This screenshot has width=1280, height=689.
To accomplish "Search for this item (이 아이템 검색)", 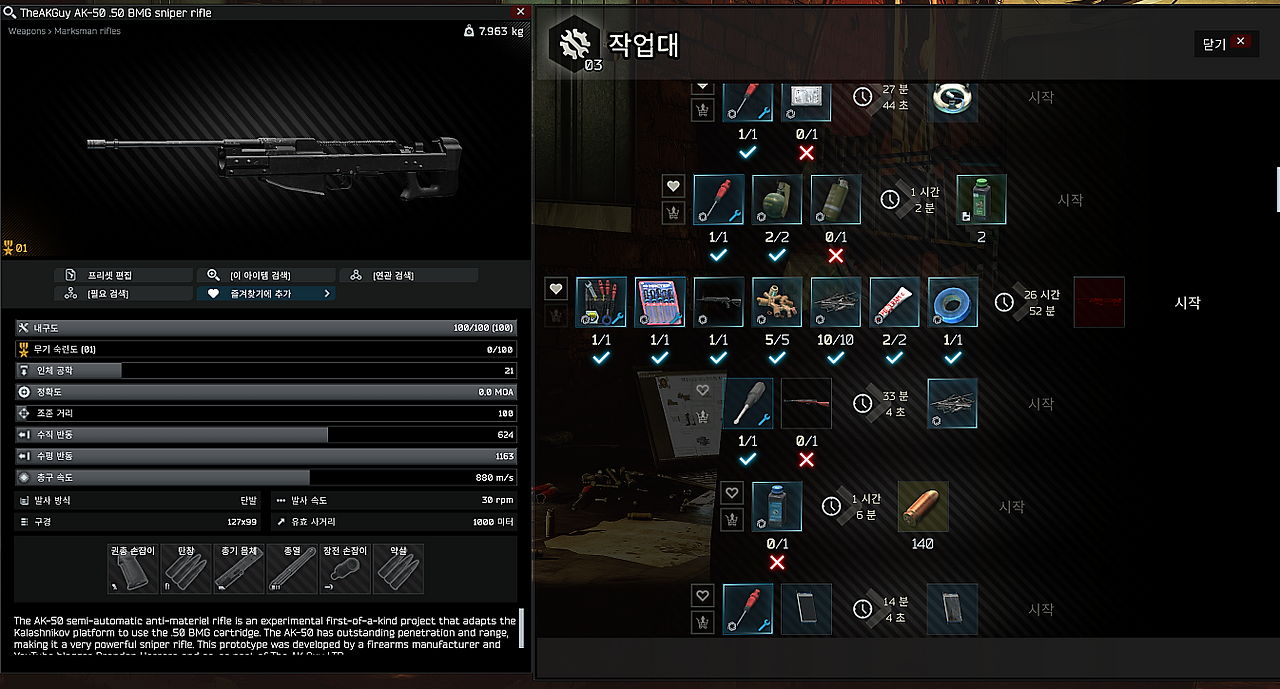I will click(264, 275).
